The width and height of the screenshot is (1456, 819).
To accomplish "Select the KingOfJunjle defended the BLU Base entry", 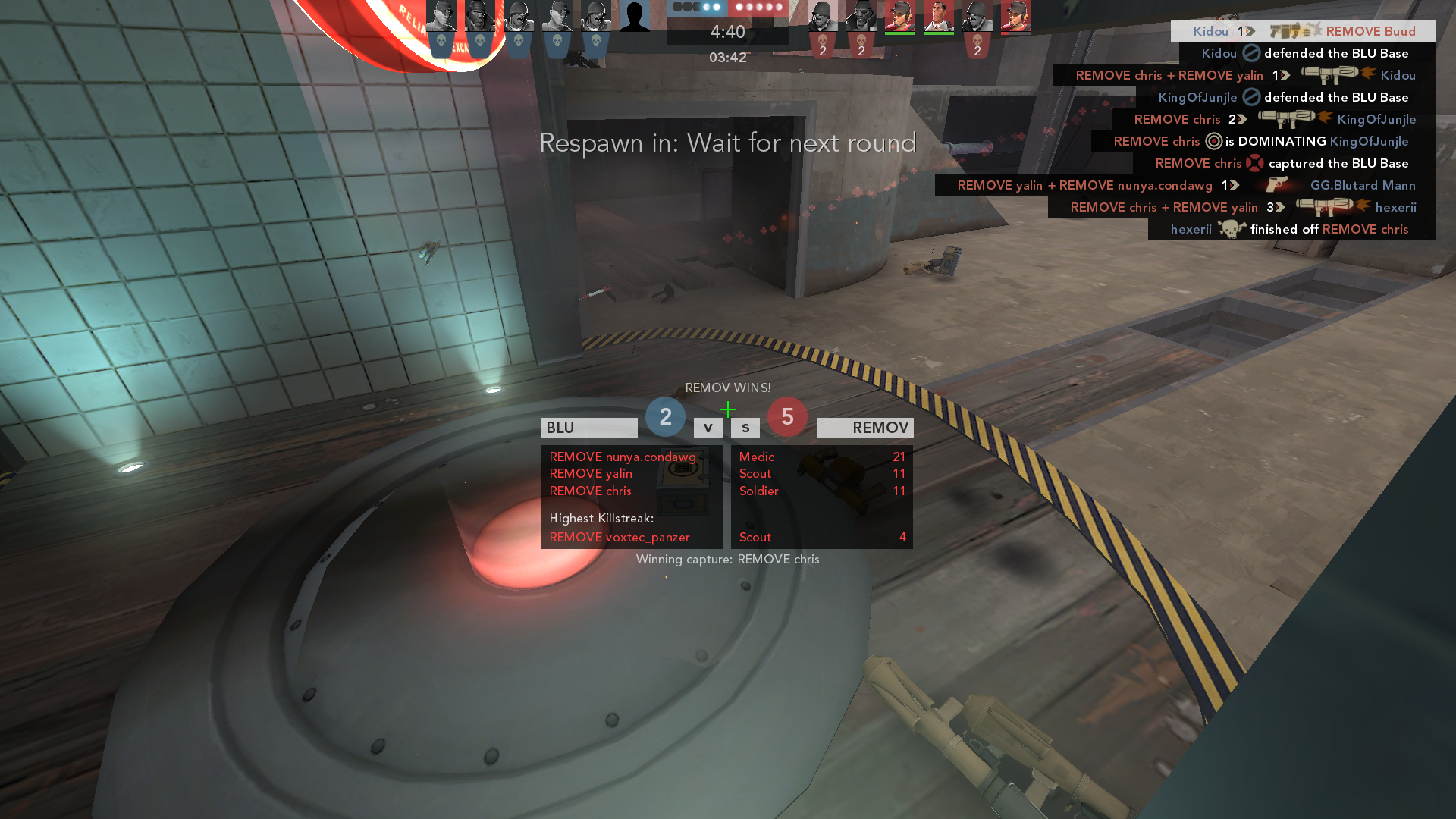I will pos(1285,97).
